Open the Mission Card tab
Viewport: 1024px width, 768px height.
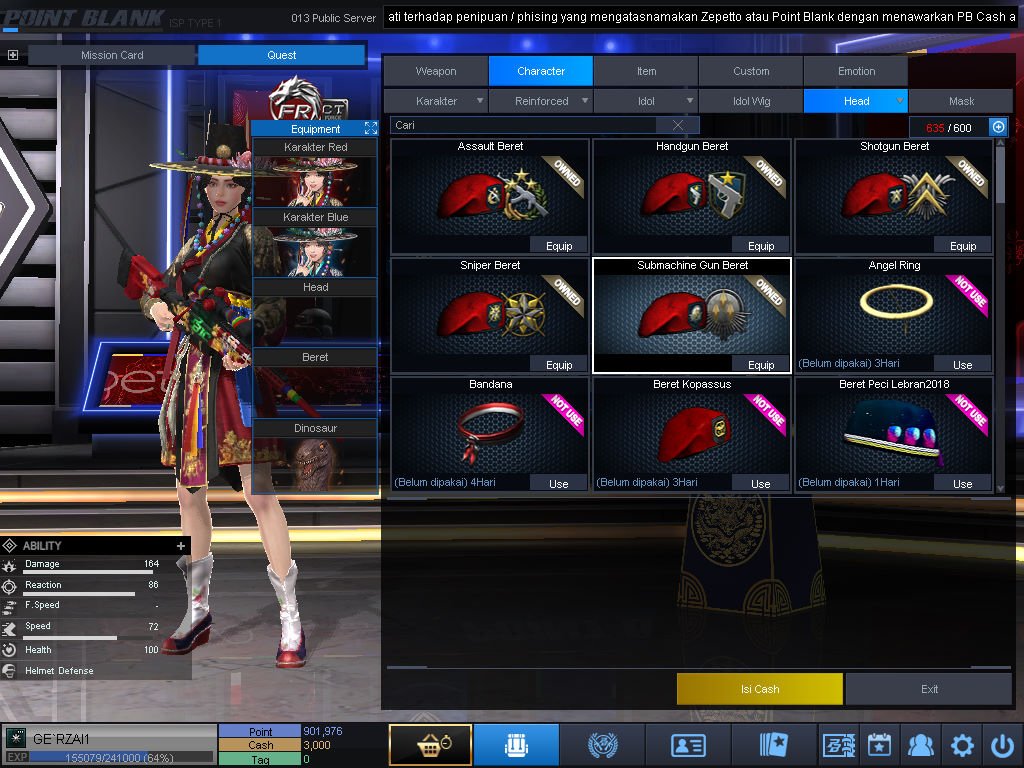click(x=112, y=55)
